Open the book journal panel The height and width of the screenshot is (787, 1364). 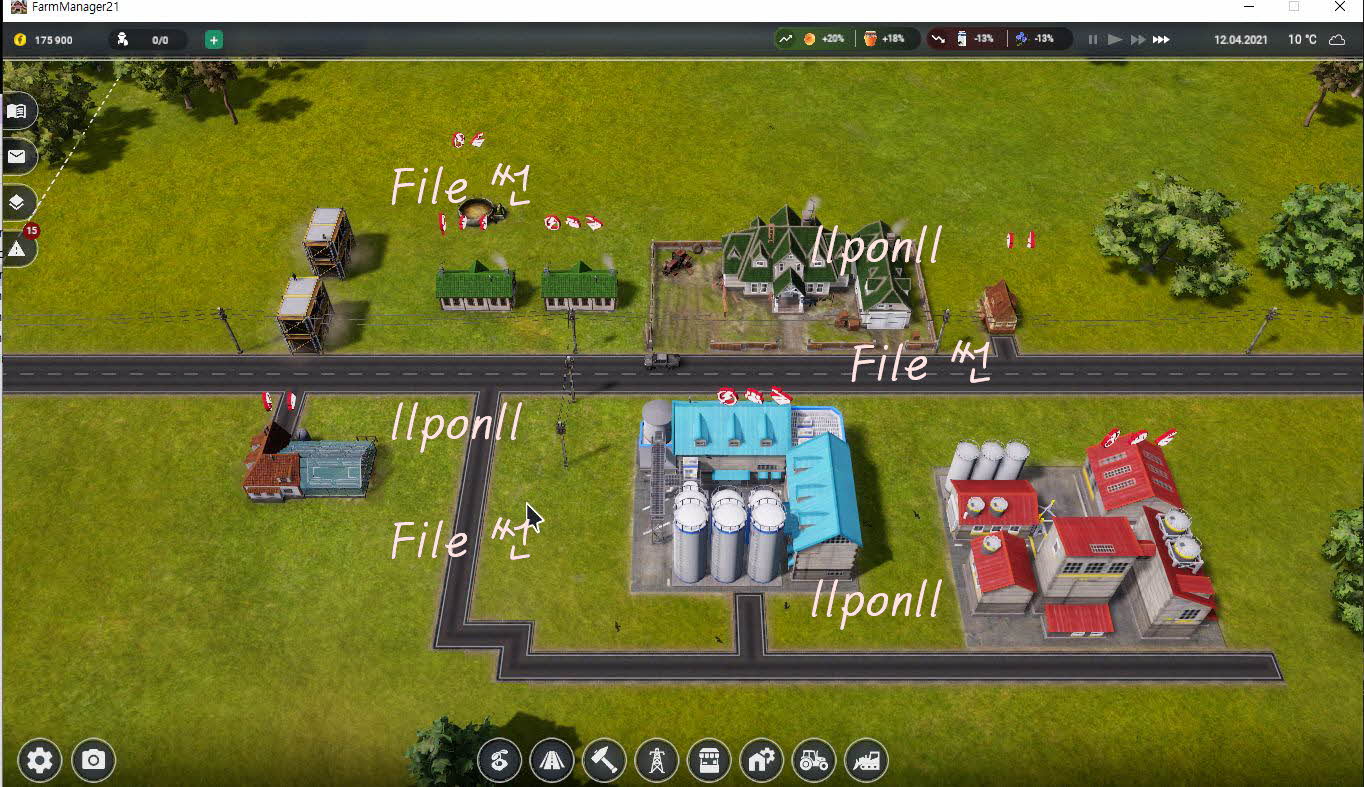tap(17, 111)
